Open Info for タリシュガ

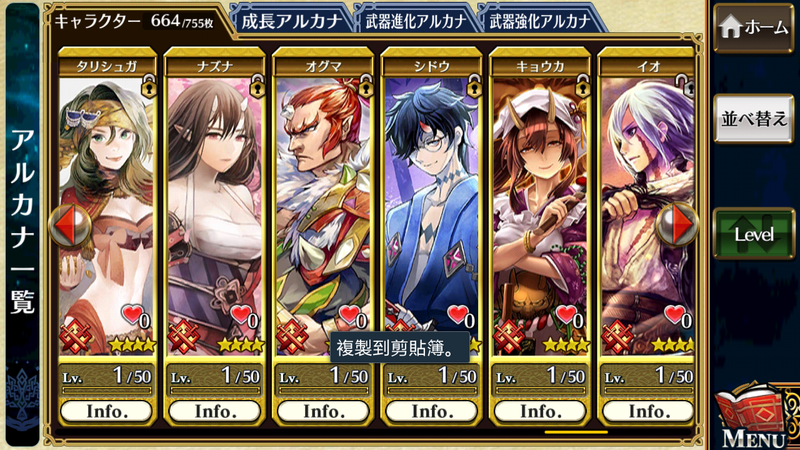click(x=107, y=411)
